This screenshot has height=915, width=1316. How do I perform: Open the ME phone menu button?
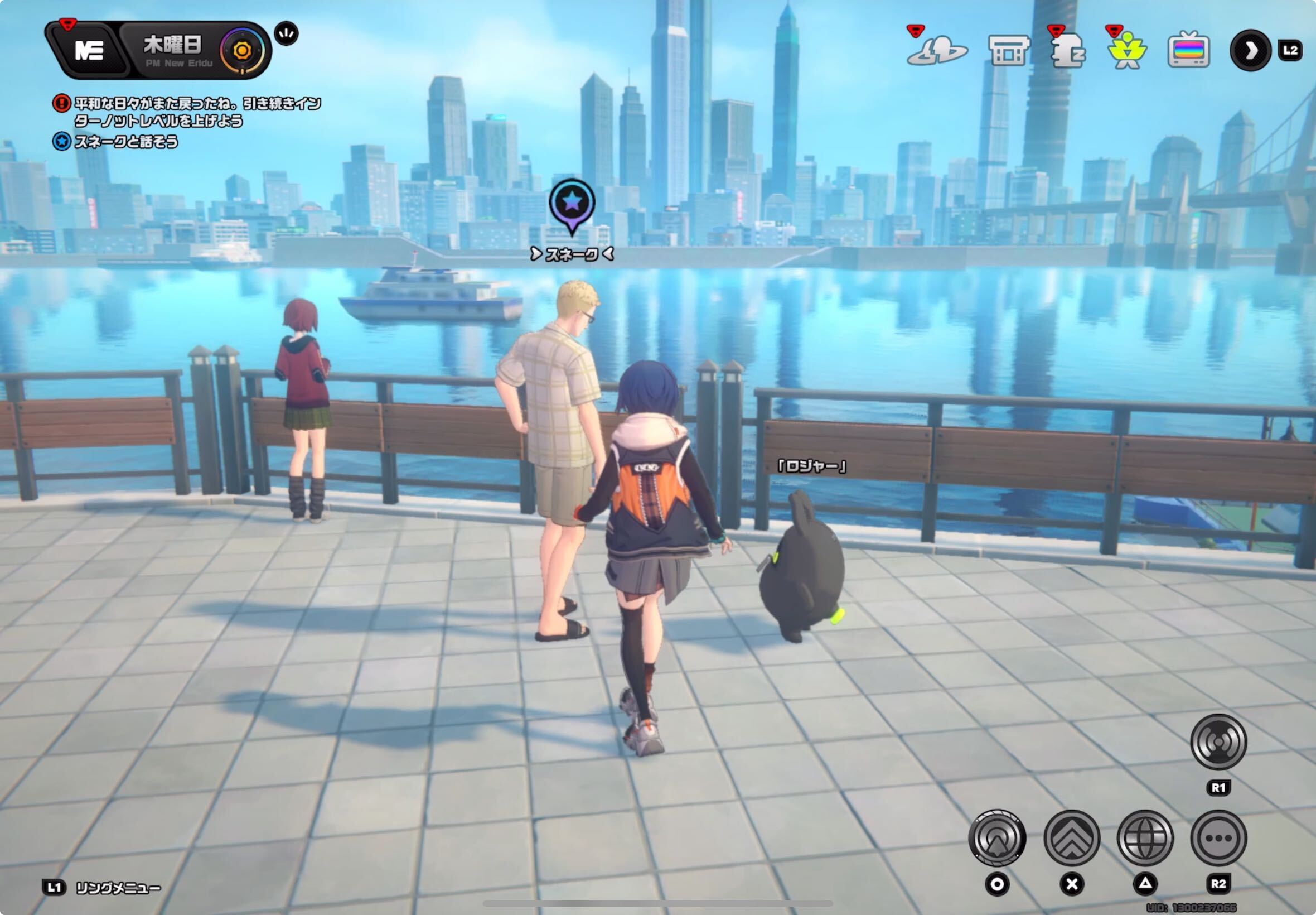tap(88, 50)
